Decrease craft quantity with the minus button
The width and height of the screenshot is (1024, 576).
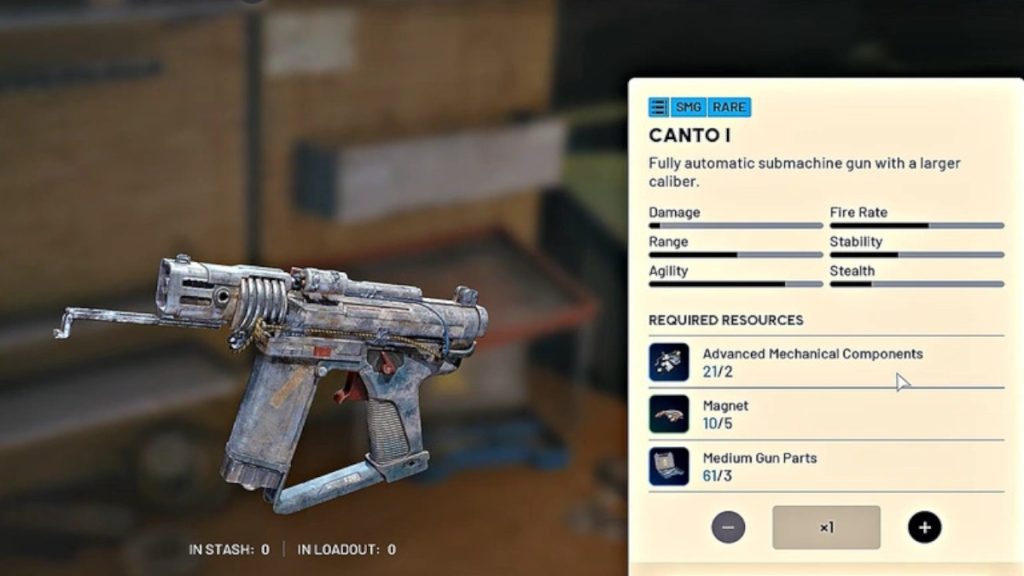click(728, 527)
